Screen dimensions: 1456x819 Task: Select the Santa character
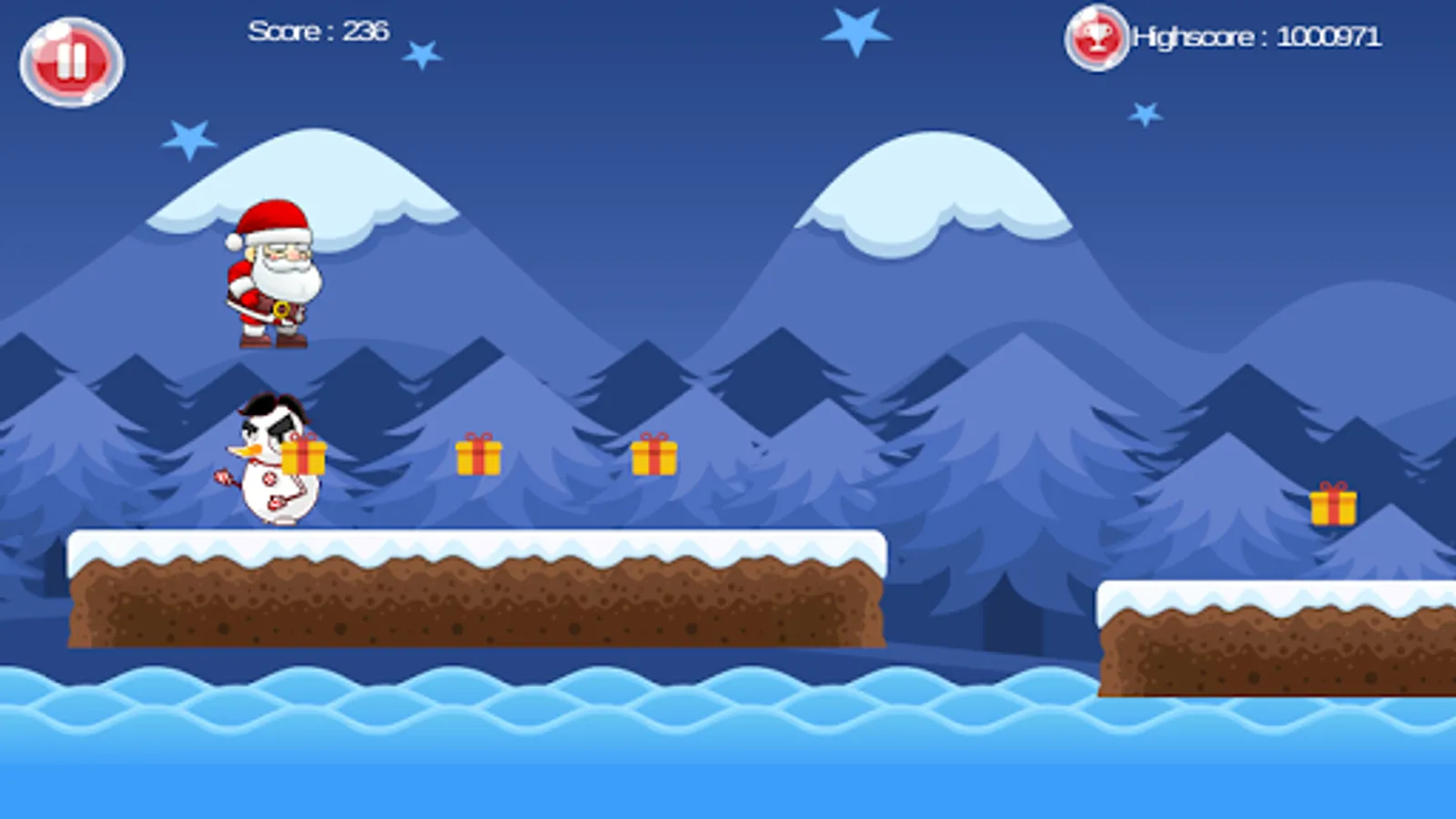pos(273,273)
